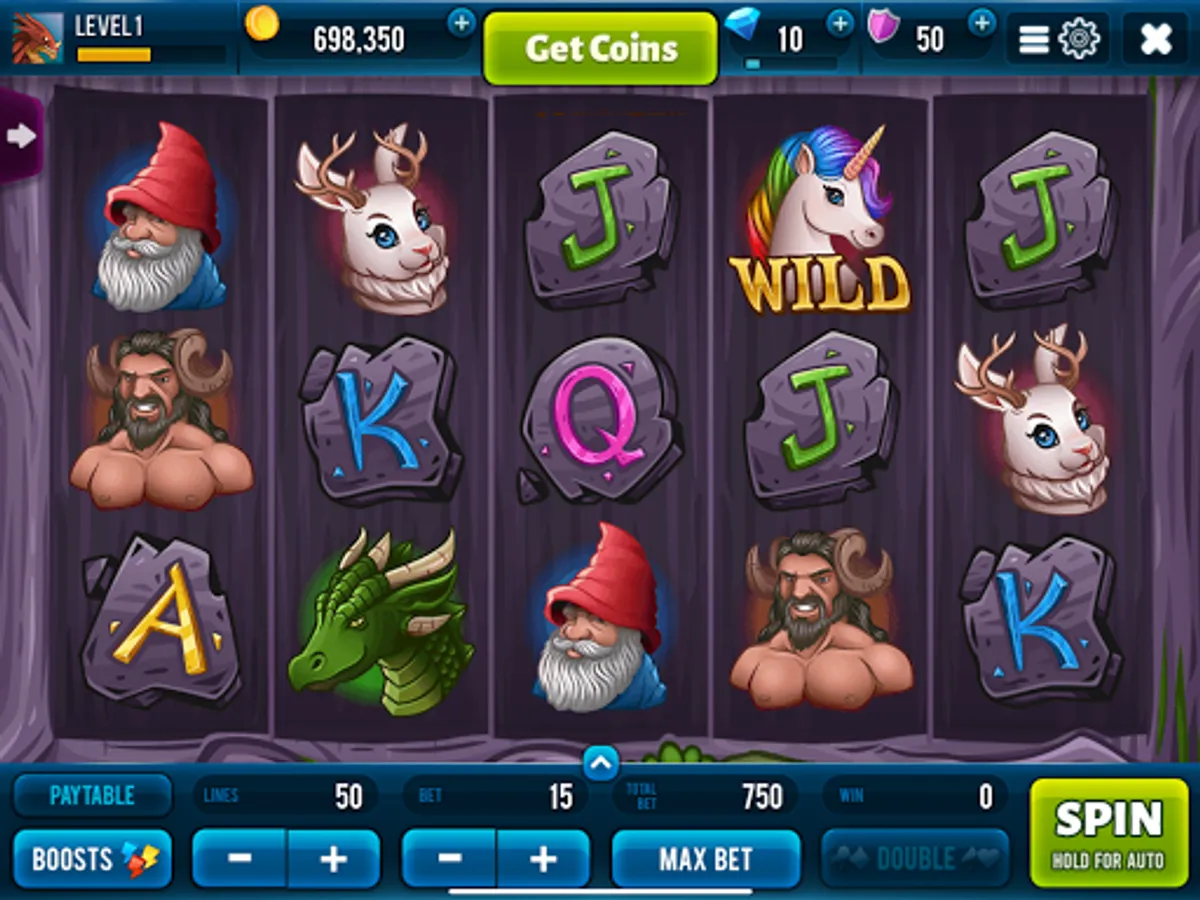
Task: Lower the bet amount
Action: (450, 859)
